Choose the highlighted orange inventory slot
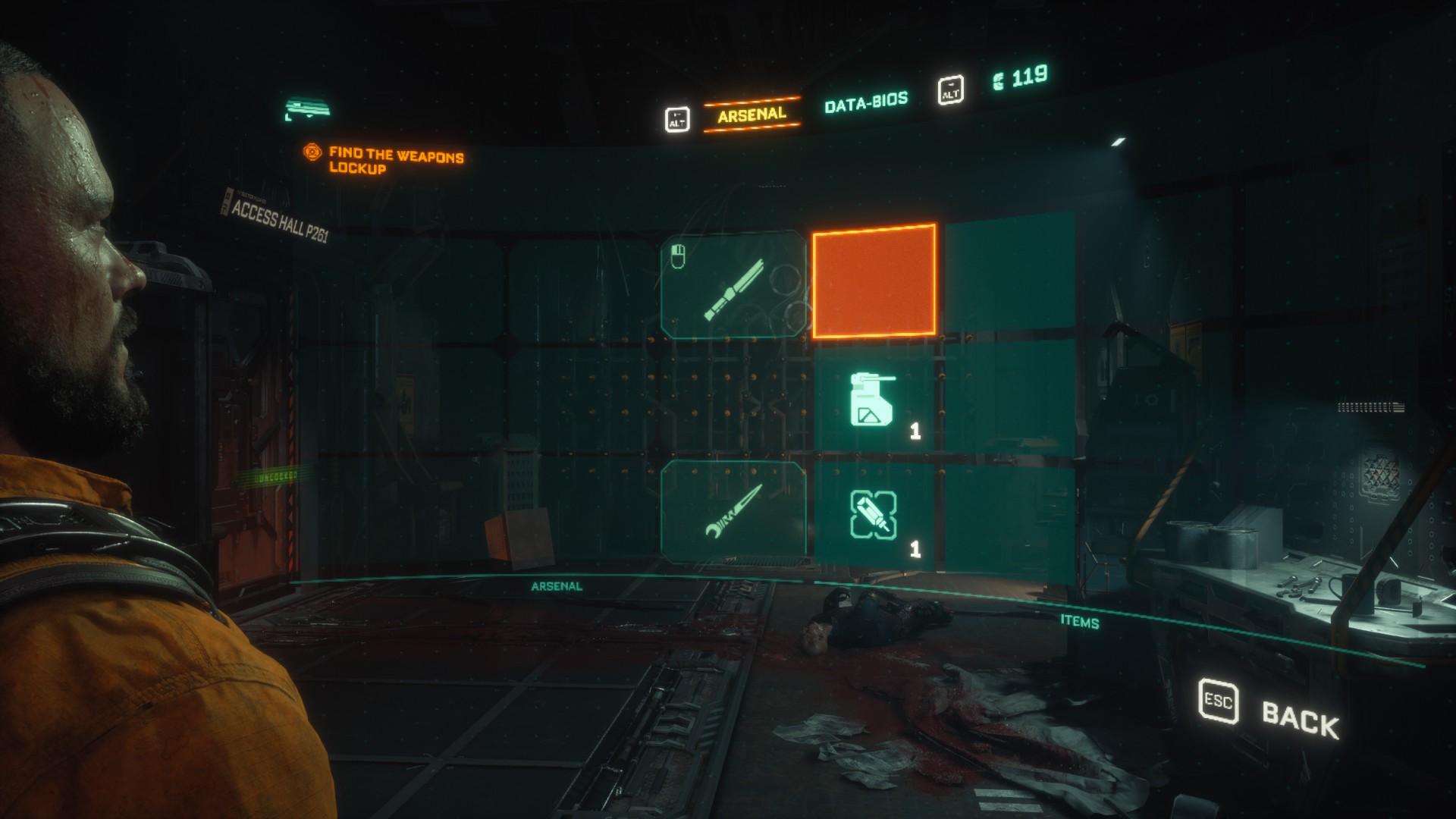1456x819 pixels. [x=874, y=281]
